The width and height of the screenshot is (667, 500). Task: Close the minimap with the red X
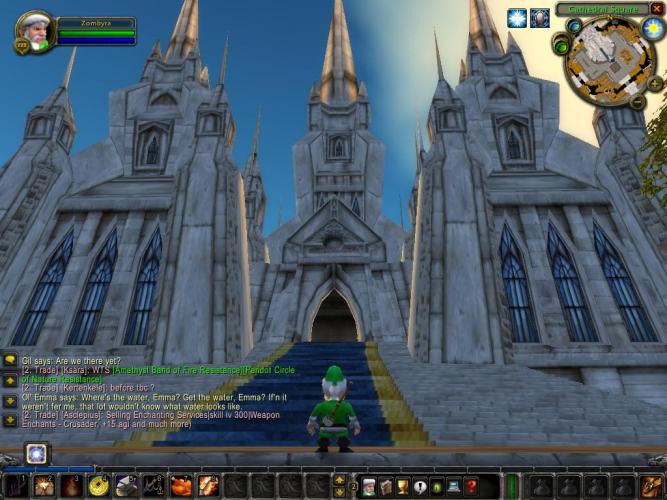(x=657, y=8)
